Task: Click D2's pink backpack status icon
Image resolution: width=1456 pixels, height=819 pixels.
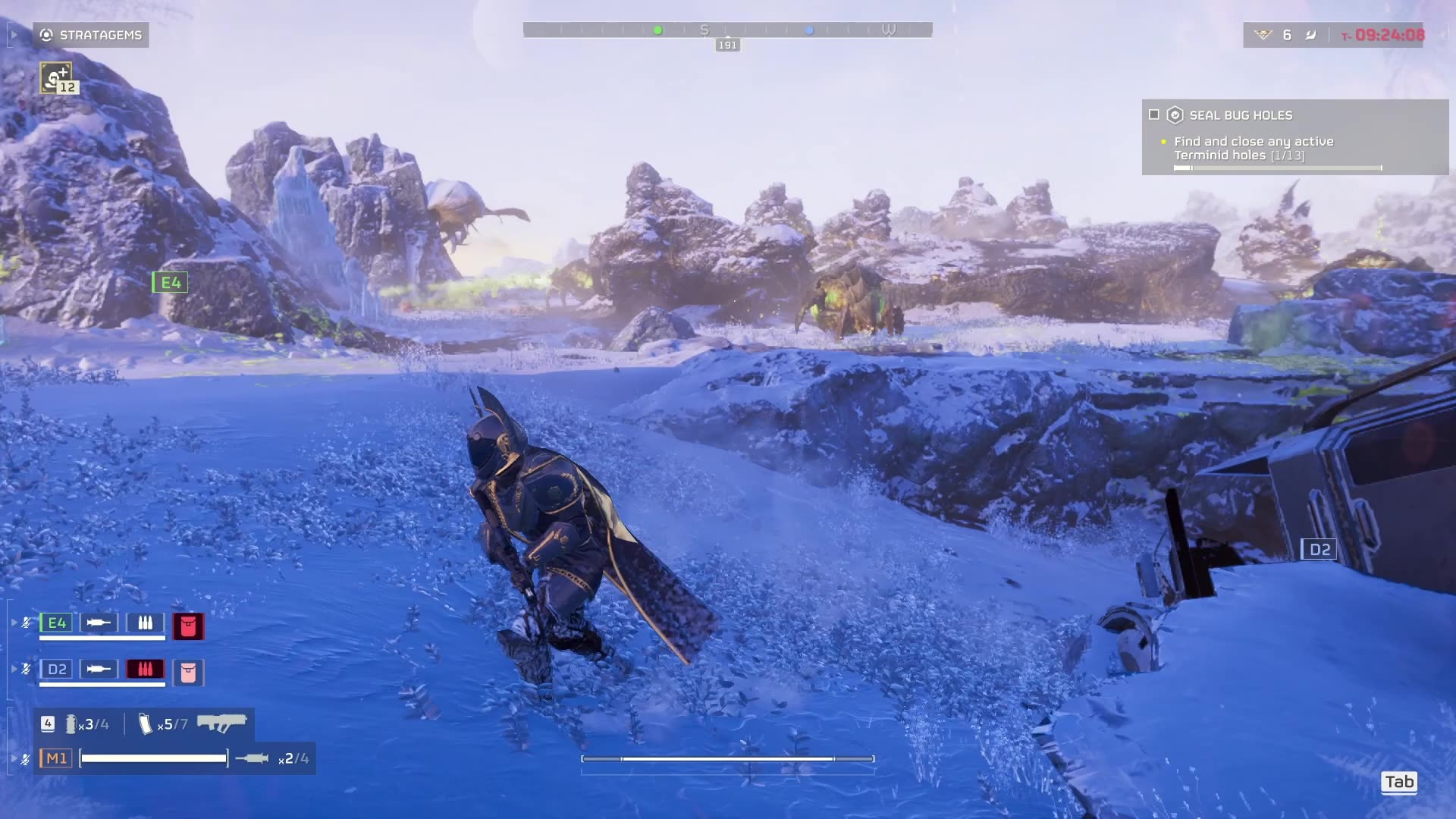Action: (x=188, y=673)
